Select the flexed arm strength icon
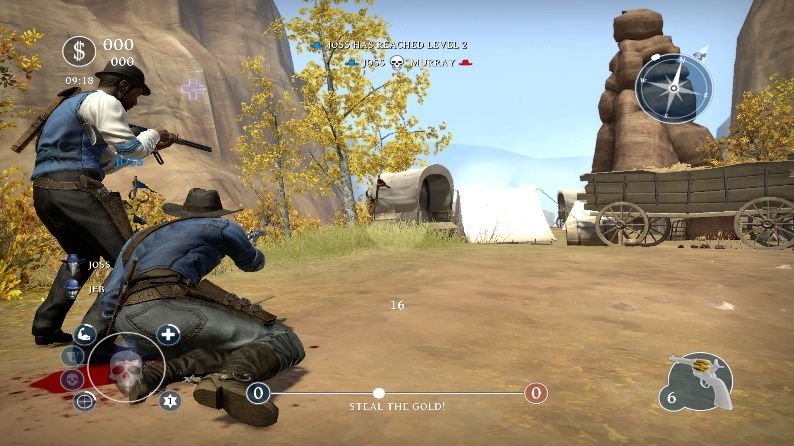 pos(84,334)
